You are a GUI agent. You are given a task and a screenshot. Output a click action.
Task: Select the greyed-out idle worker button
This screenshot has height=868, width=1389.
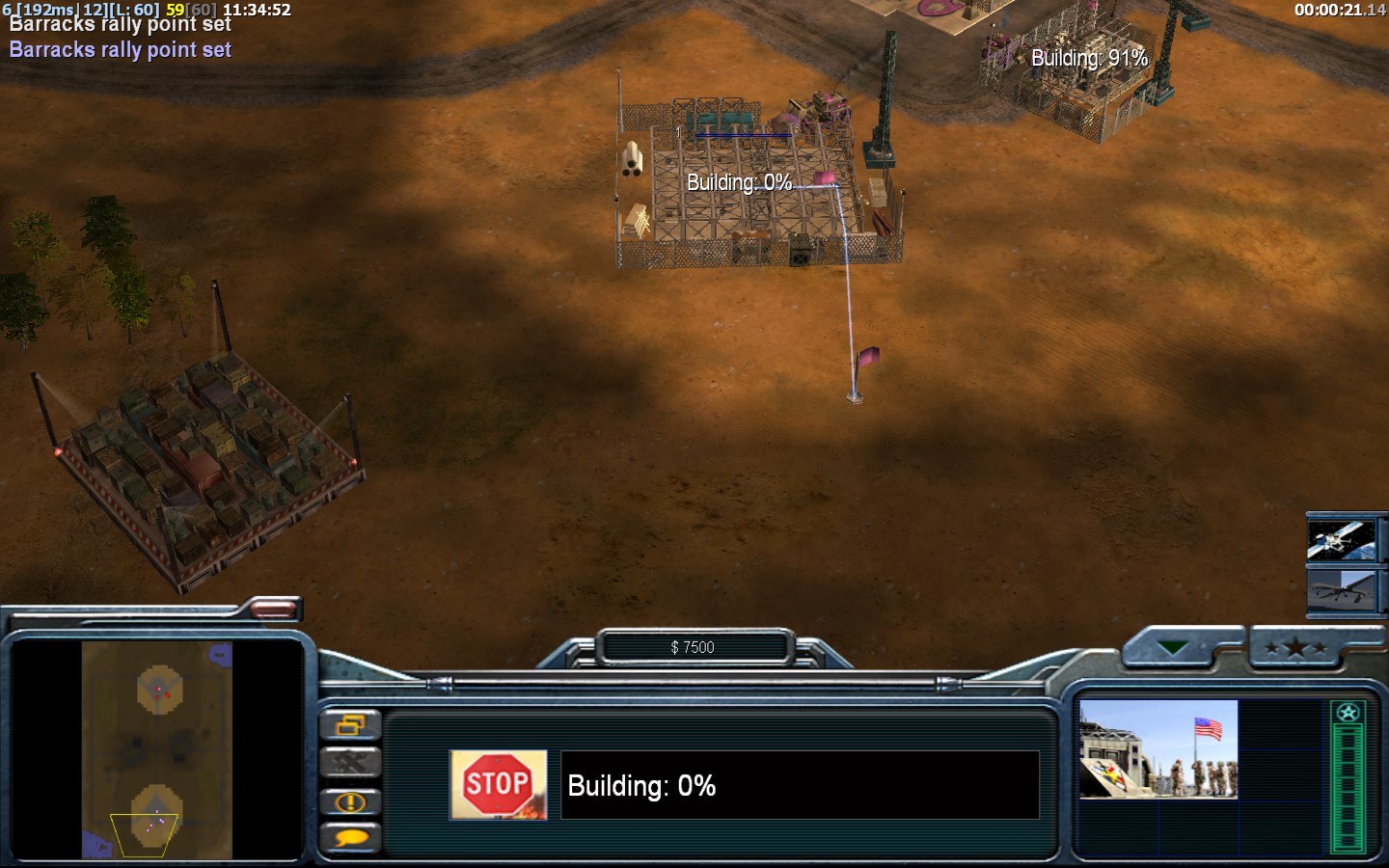pyautogui.click(x=350, y=763)
